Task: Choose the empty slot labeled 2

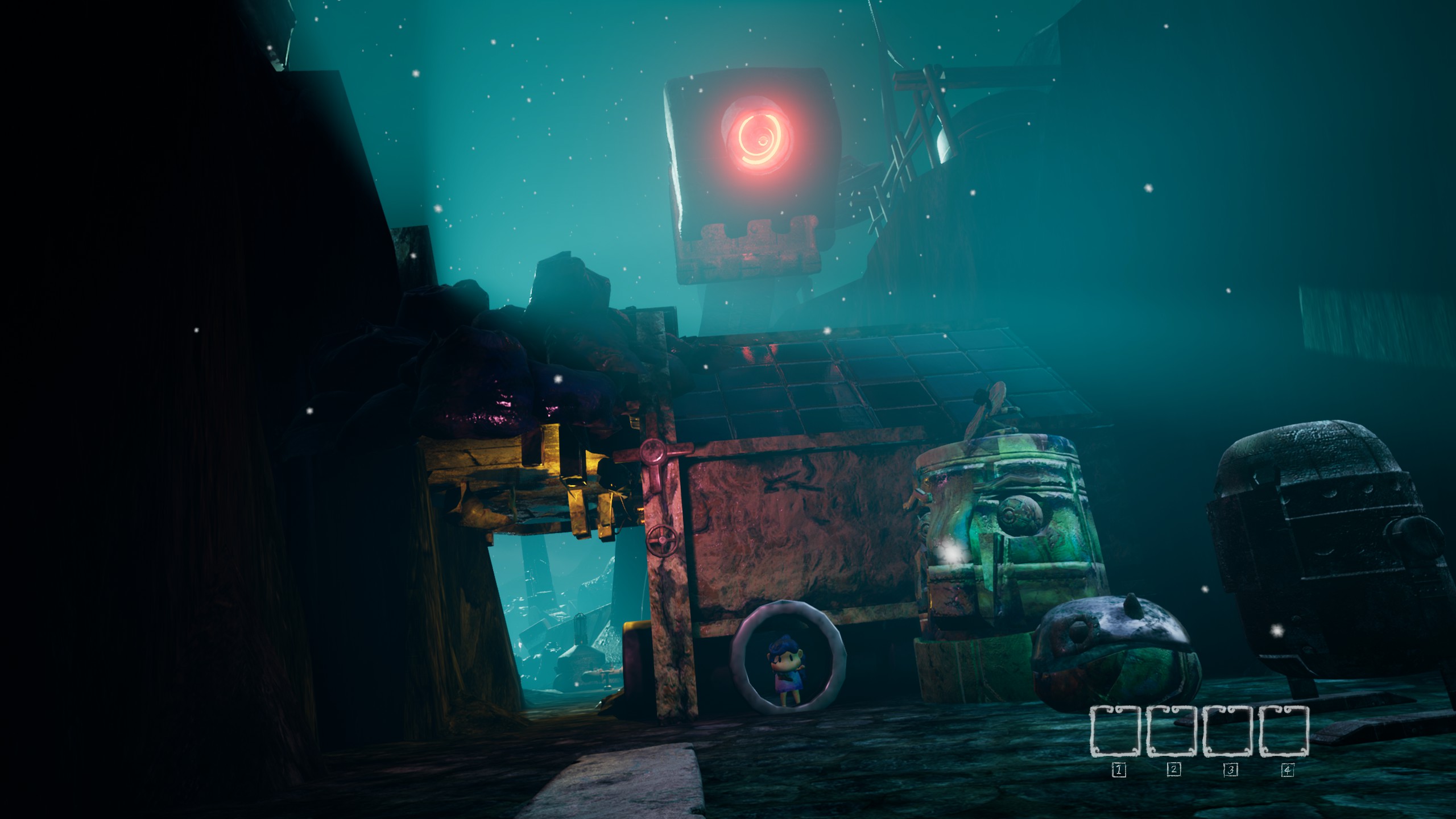Action: tap(1172, 731)
